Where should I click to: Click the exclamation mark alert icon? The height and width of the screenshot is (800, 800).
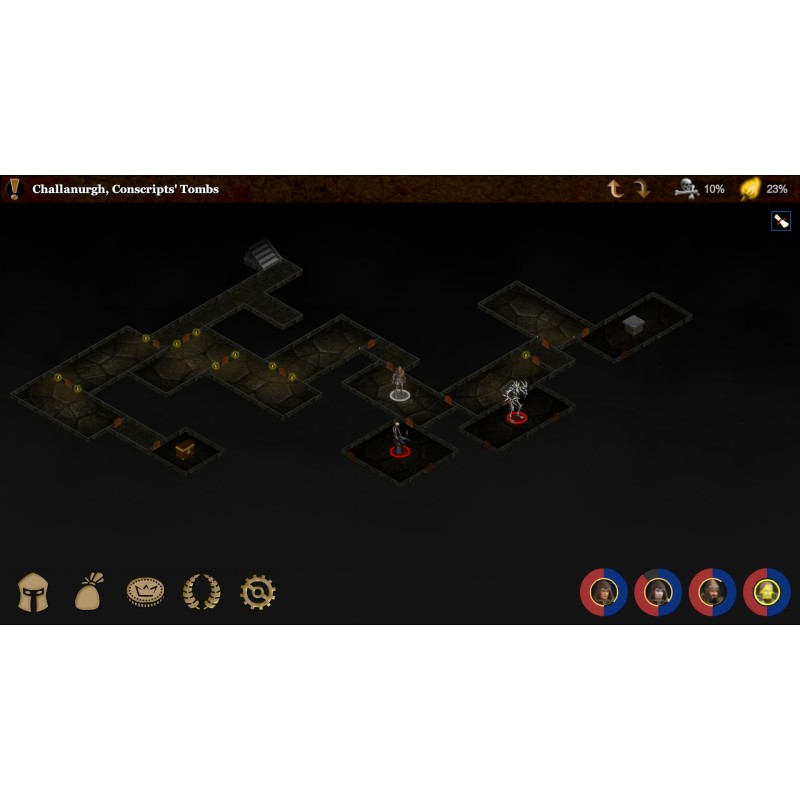click(x=14, y=188)
